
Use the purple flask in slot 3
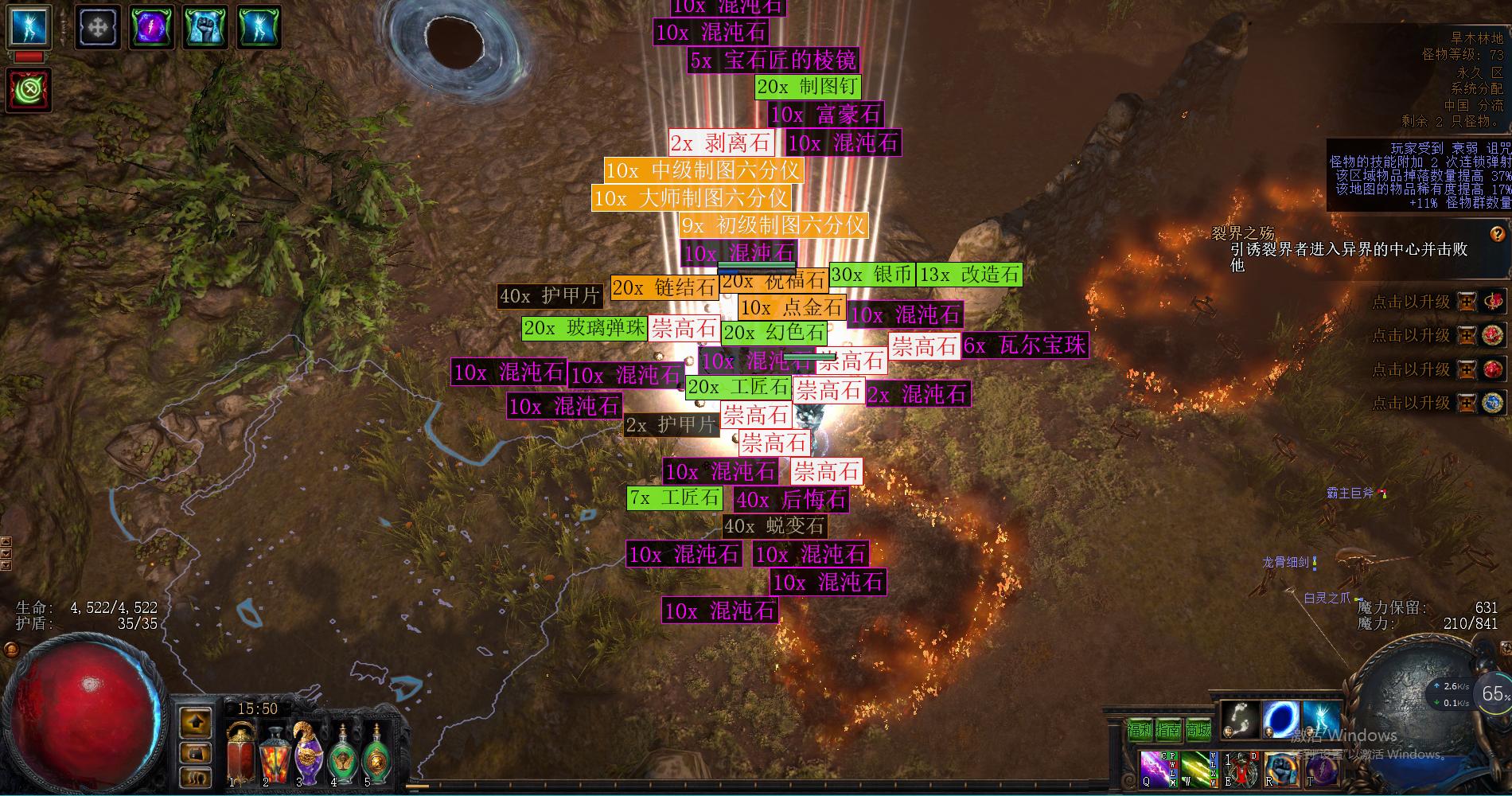pyautogui.click(x=306, y=752)
